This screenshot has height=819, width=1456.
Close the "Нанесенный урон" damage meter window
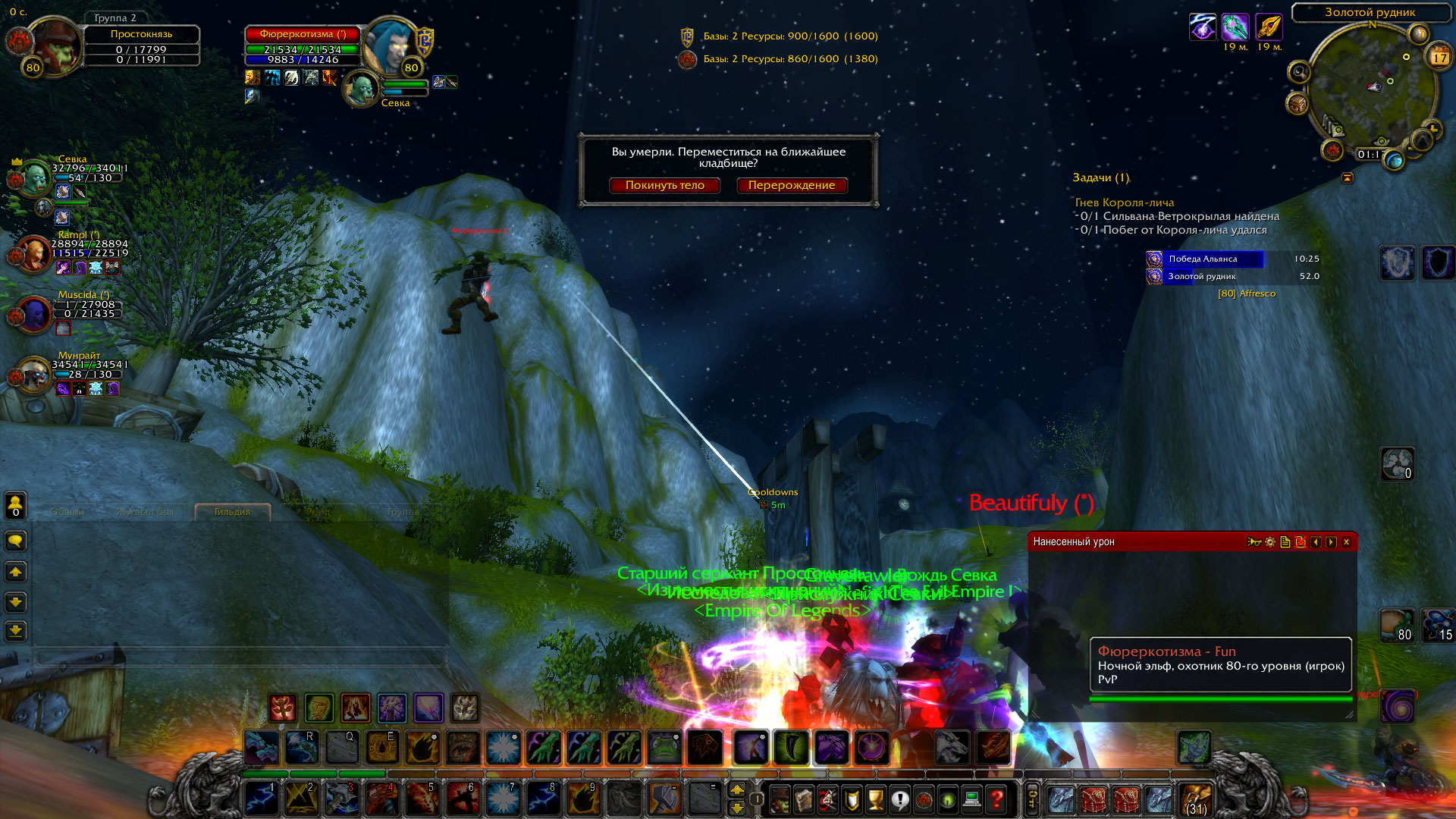[x=1346, y=541]
